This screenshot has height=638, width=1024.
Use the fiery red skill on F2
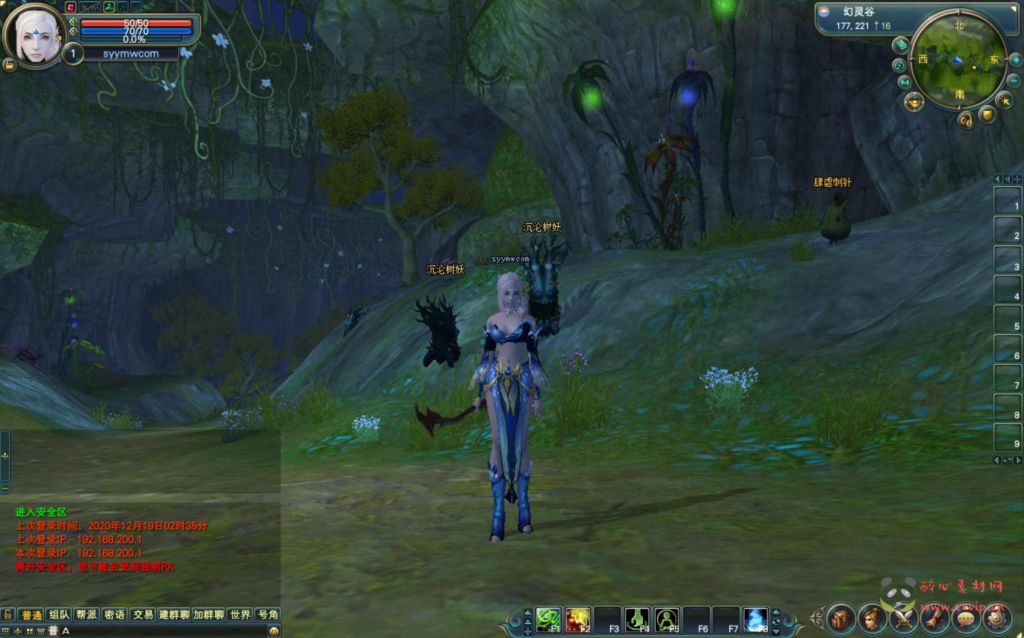(x=577, y=619)
